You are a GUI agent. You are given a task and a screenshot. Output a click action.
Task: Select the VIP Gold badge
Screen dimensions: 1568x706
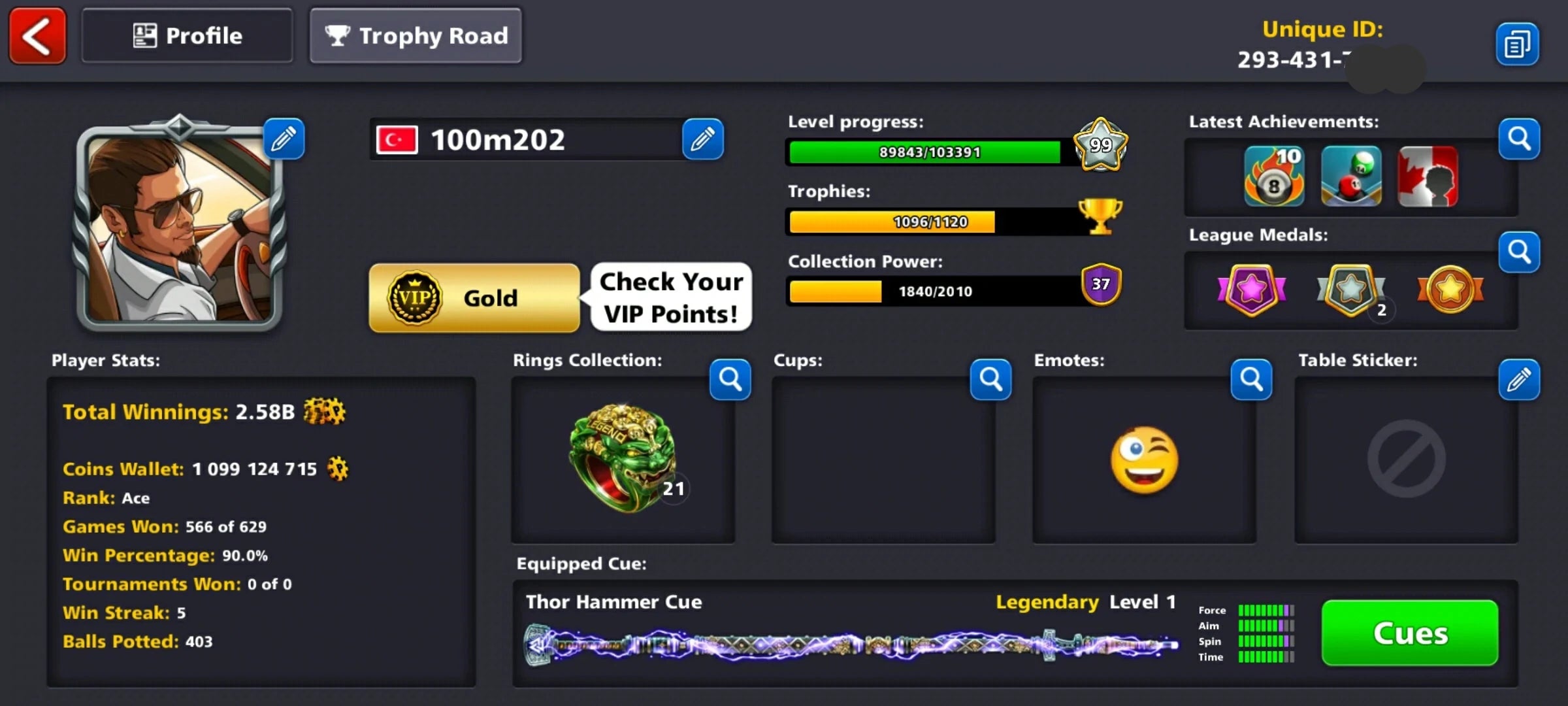(x=474, y=297)
